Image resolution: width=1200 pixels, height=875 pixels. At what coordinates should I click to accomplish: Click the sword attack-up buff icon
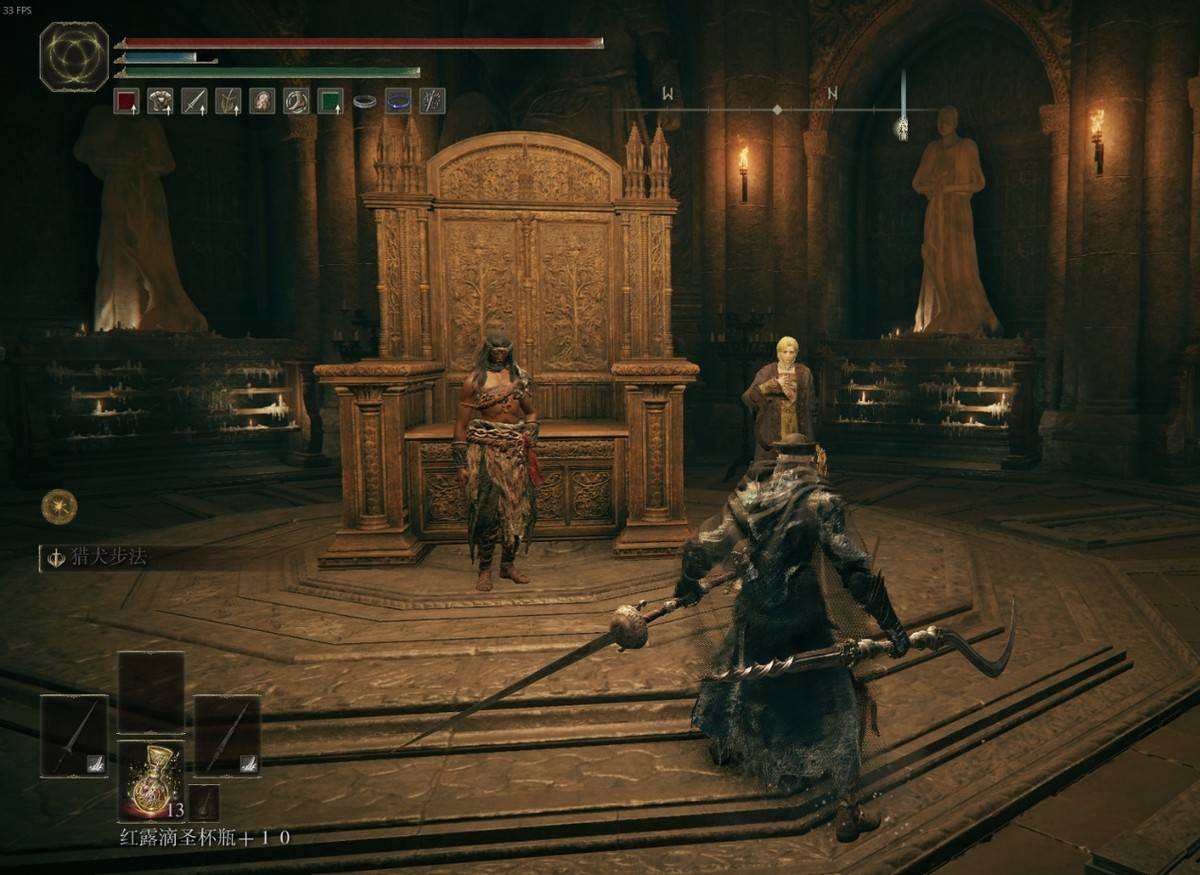tap(194, 101)
